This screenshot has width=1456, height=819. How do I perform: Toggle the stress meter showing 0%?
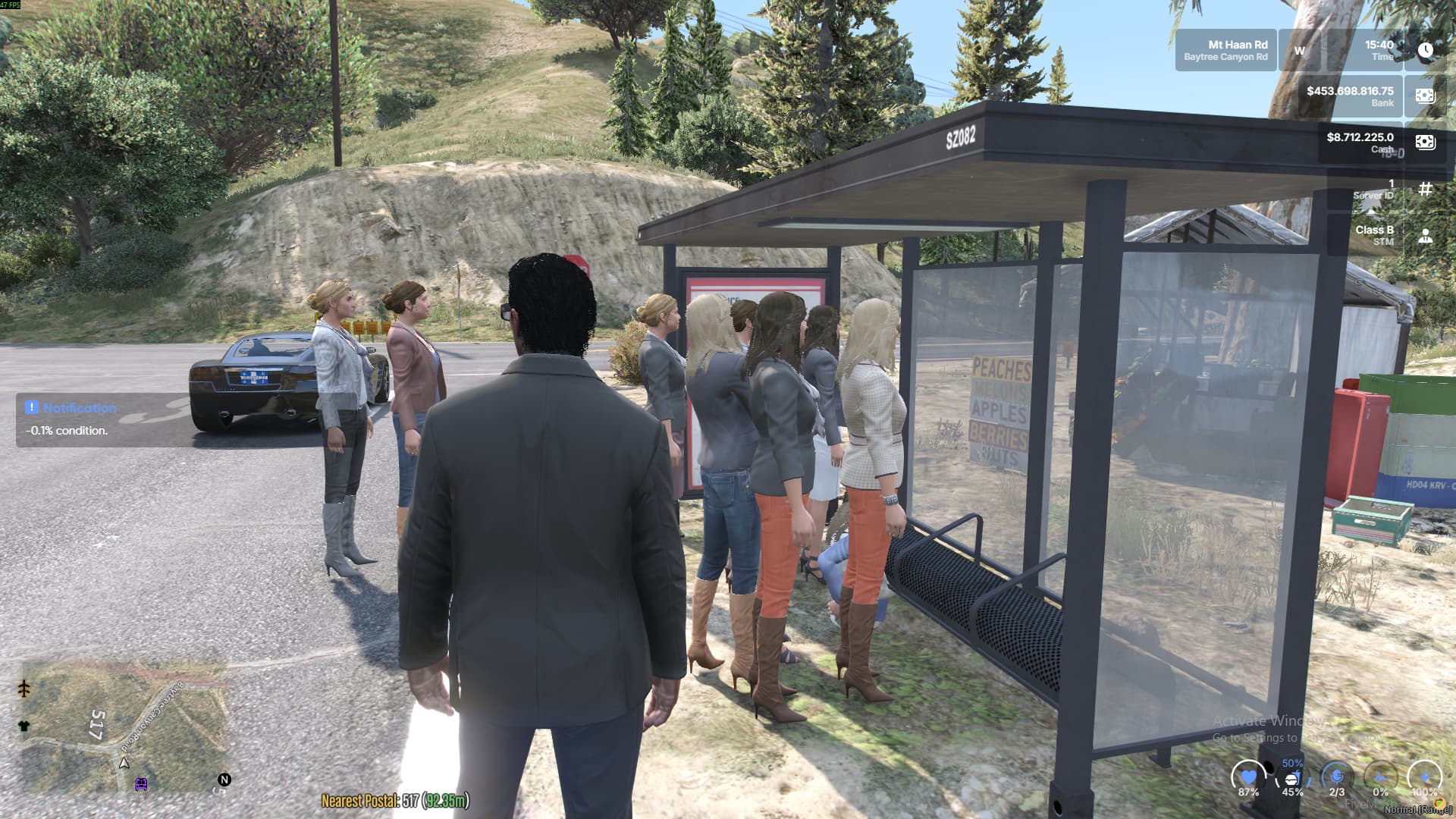pyautogui.click(x=1382, y=777)
